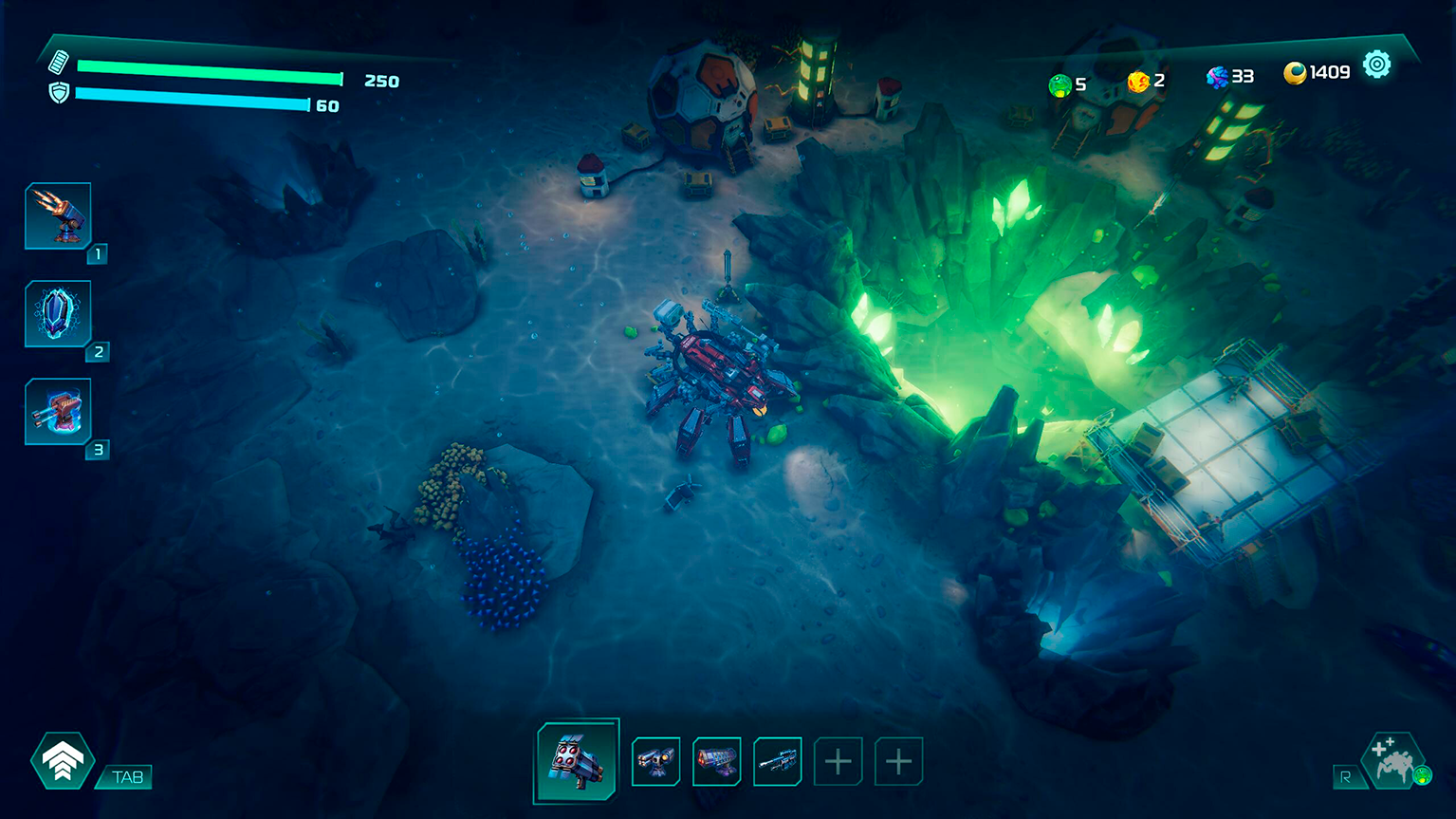This screenshot has width=1456, height=819.
Task: Open the upgrade chevrons hexagon button
Action: [x=63, y=760]
